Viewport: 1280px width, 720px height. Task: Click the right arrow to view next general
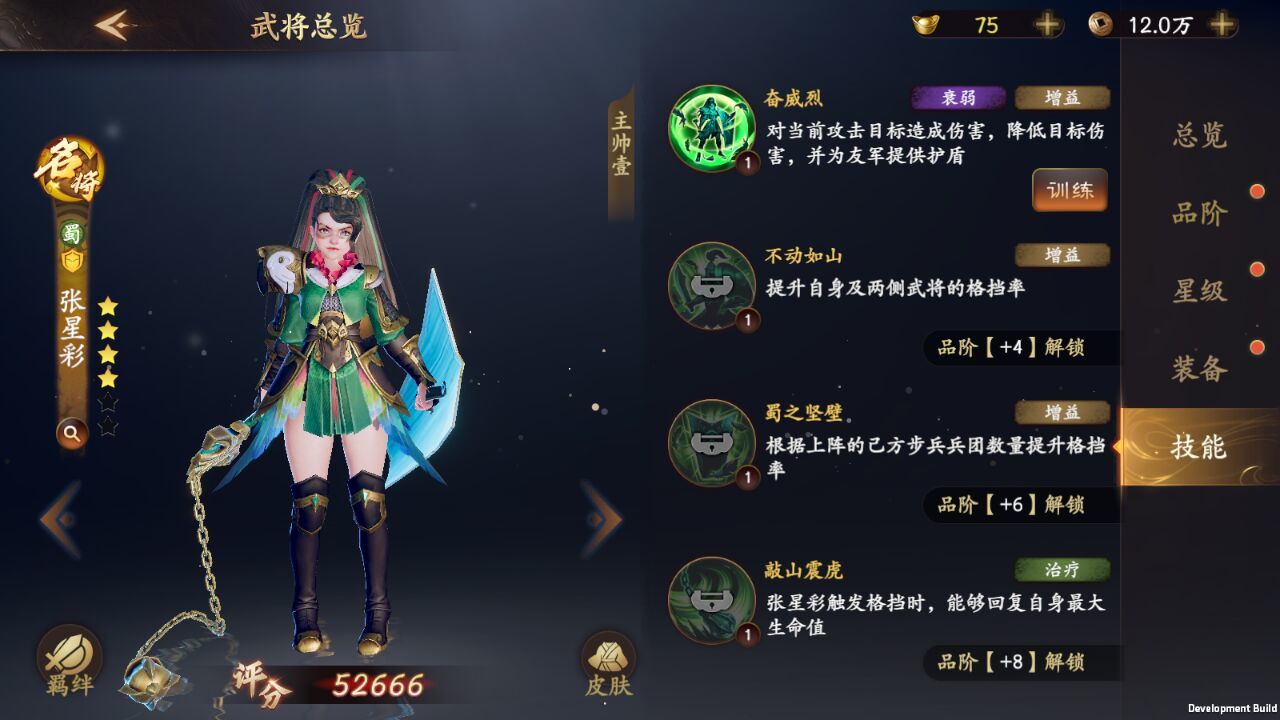click(x=600, y=516)
